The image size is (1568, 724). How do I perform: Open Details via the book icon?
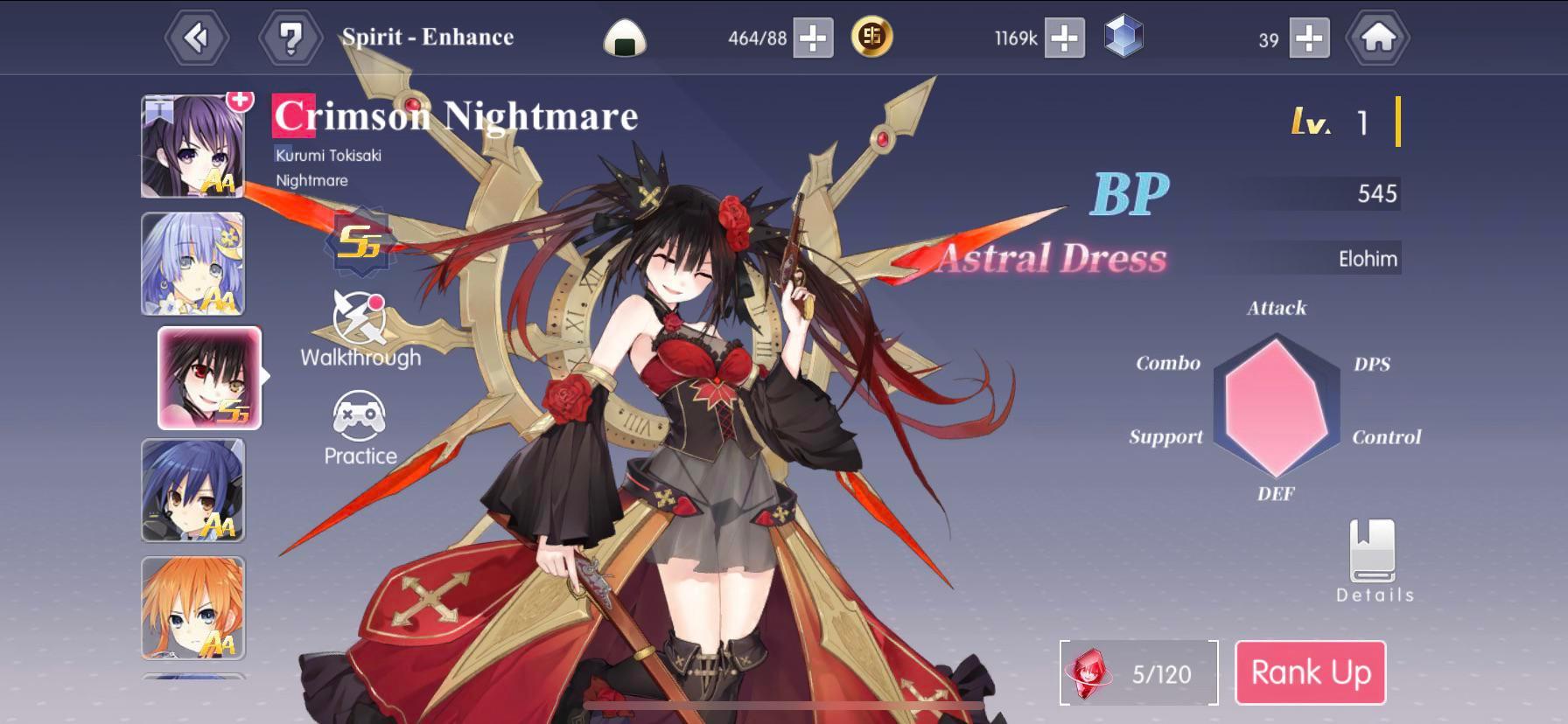pyautogui.click(x=1374, y=555)
